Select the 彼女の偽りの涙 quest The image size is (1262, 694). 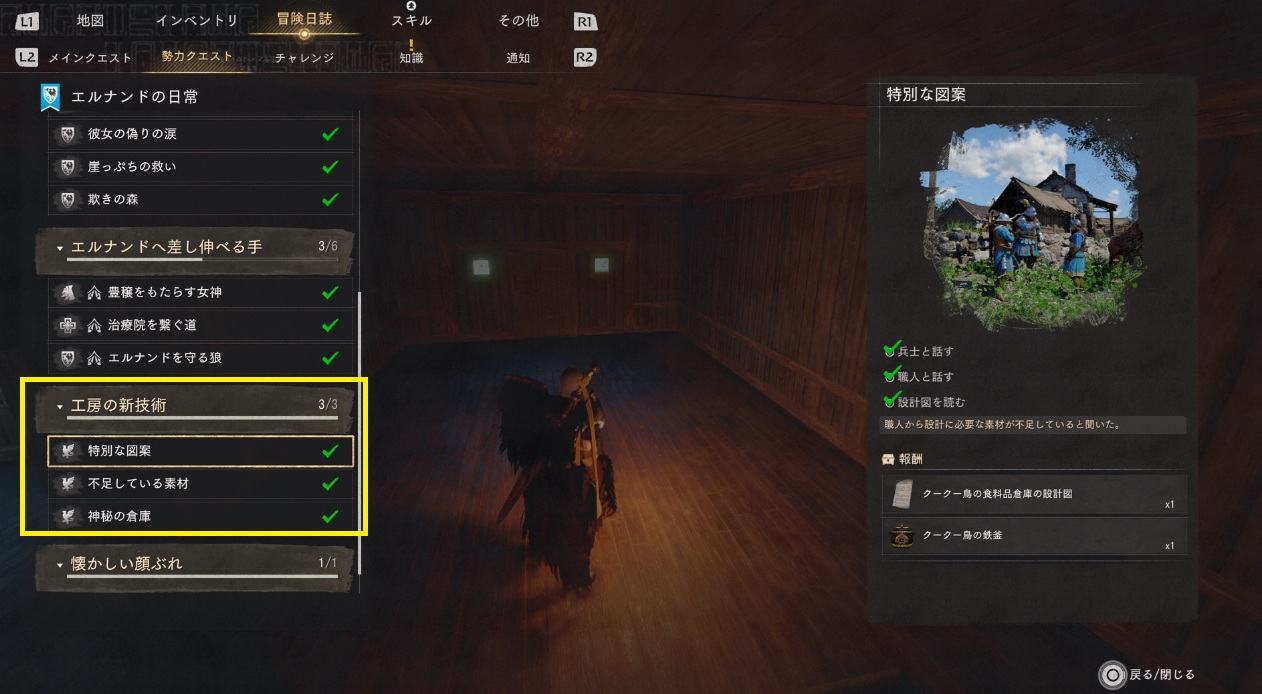click(200, 134)
